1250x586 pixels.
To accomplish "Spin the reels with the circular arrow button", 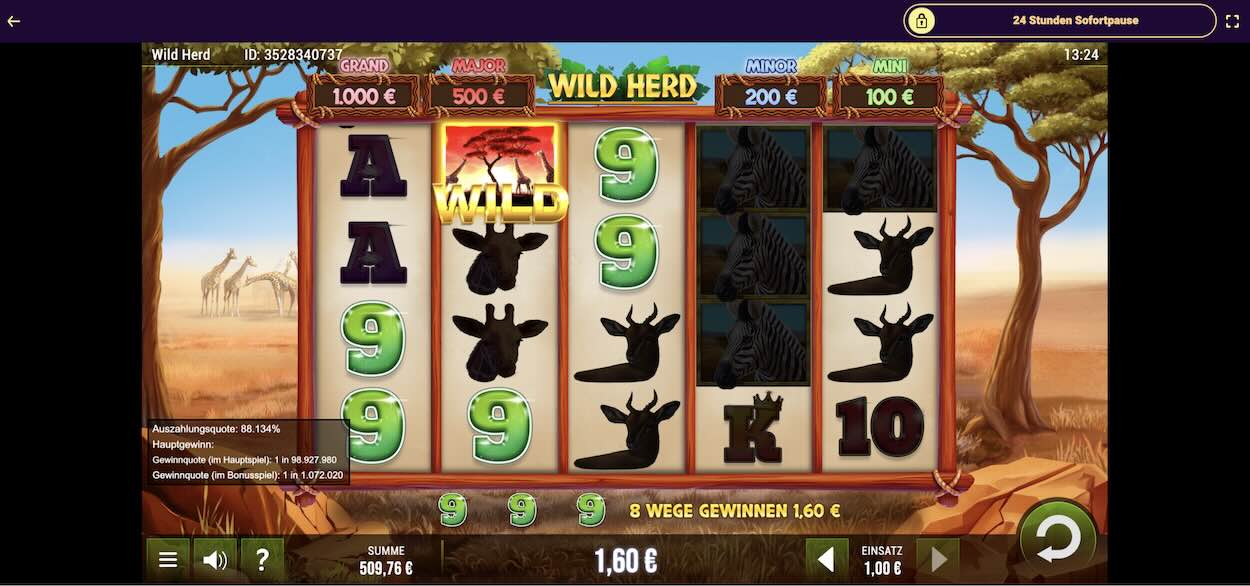I will [1058, 540].
